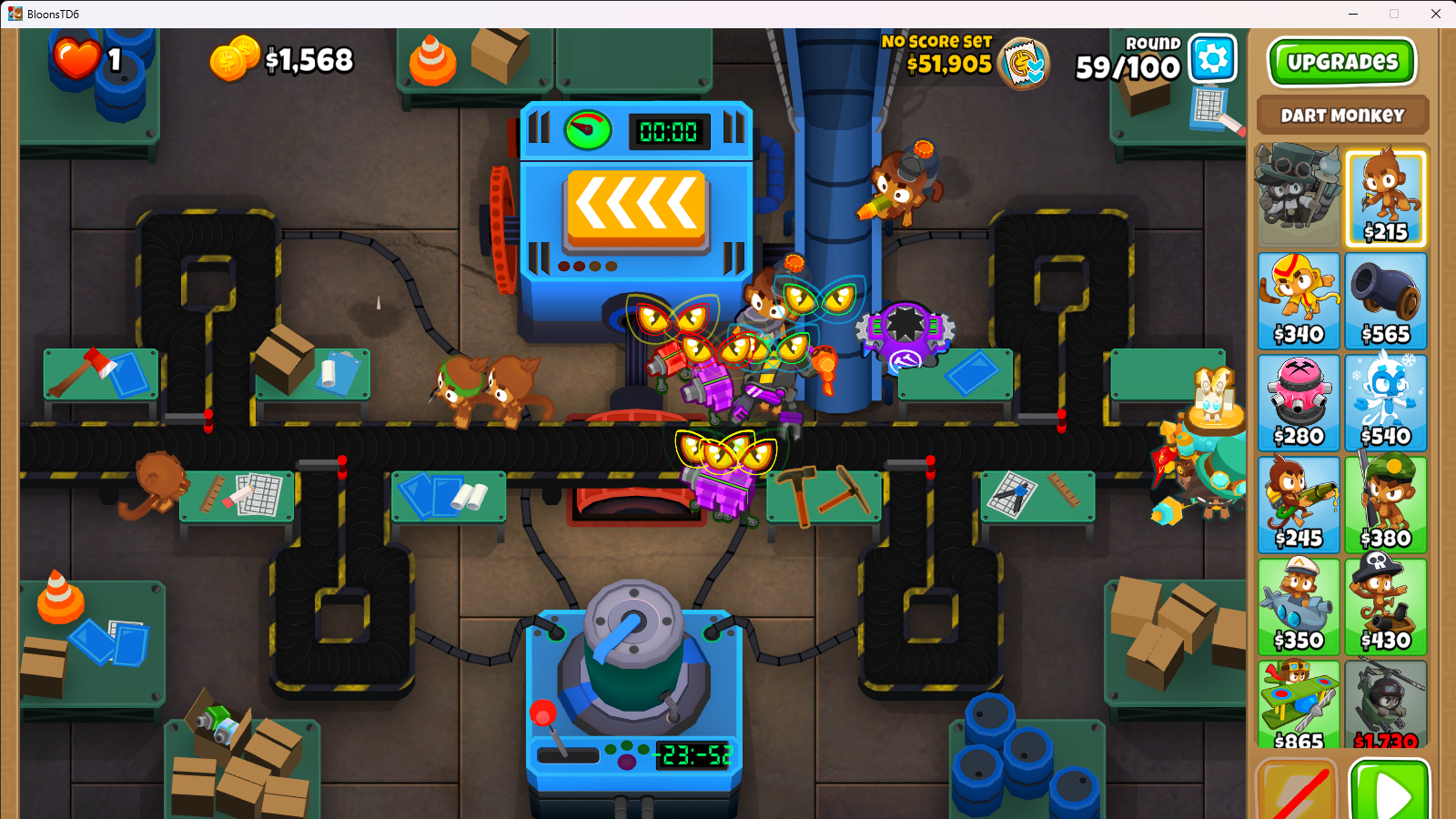Select the Dart Monkey for $215

tap(1385, 199)
